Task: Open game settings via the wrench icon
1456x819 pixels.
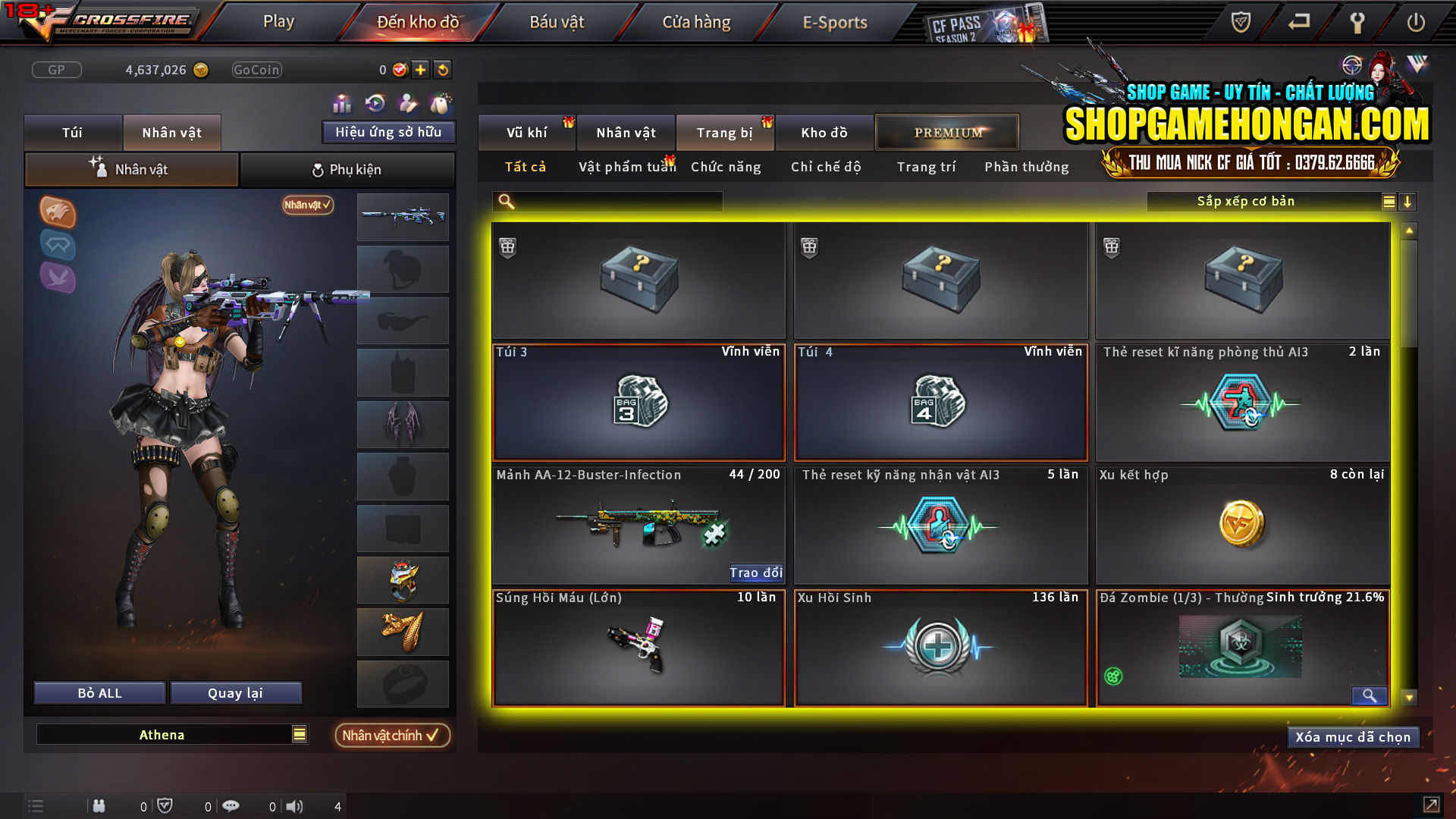Action: (1357, 22)
